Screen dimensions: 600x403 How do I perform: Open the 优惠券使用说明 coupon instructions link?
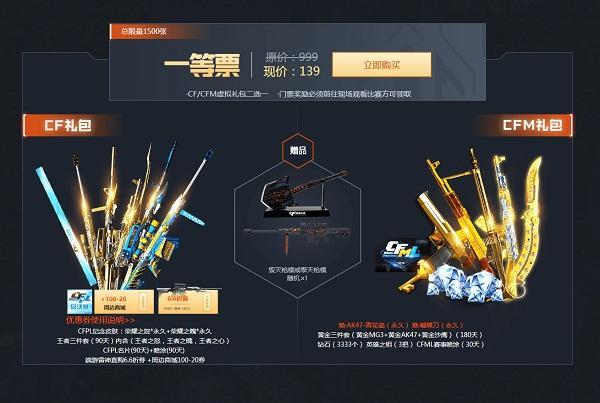101,320
